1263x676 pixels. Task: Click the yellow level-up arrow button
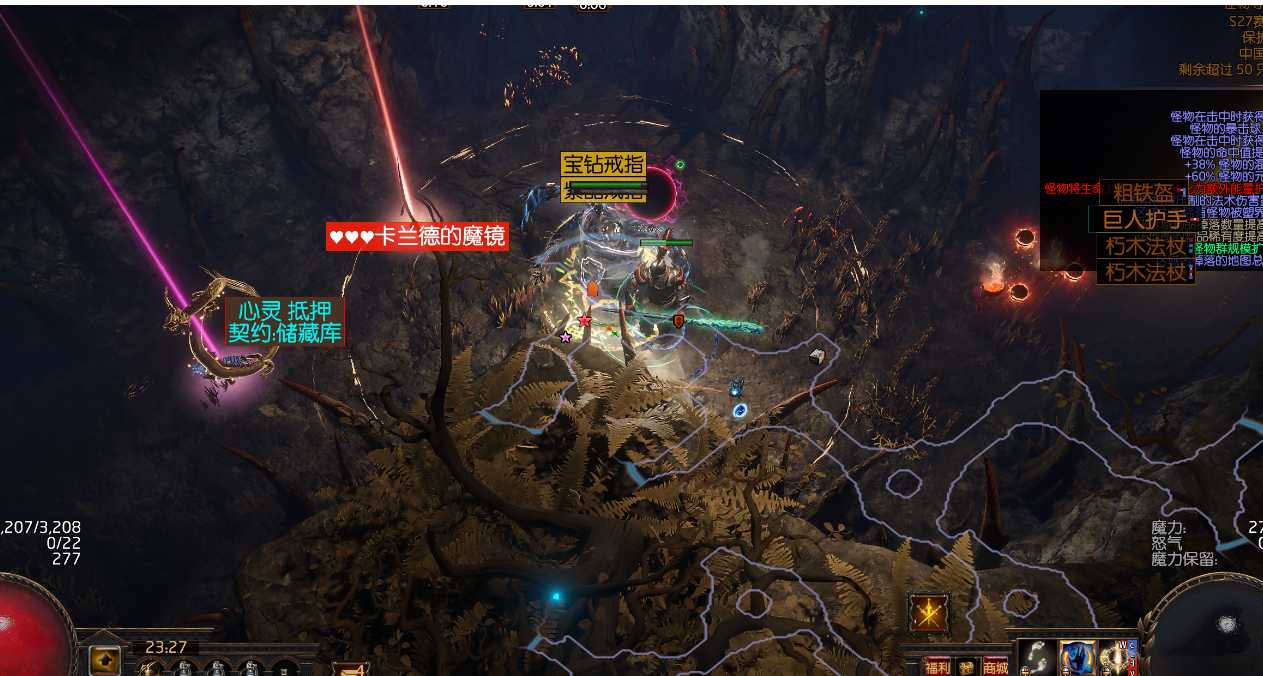104,660
